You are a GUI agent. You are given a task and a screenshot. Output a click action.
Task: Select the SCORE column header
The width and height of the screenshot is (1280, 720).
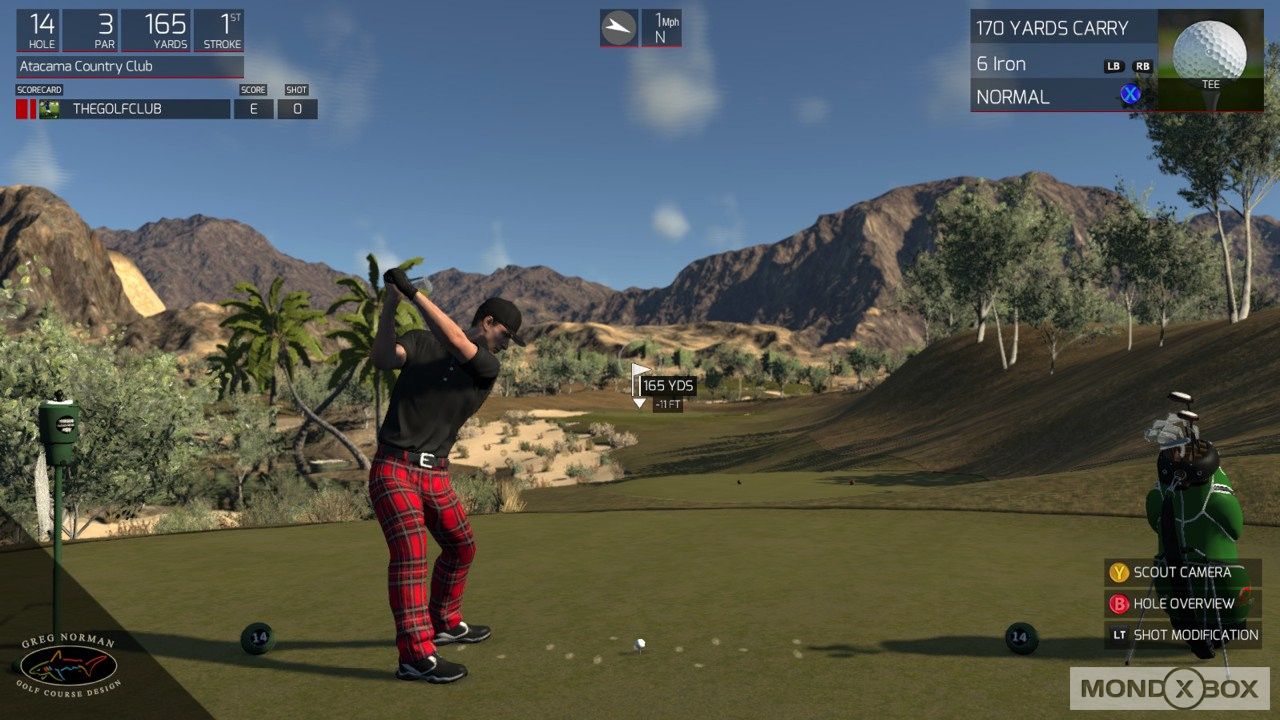(x=252, y=89)
